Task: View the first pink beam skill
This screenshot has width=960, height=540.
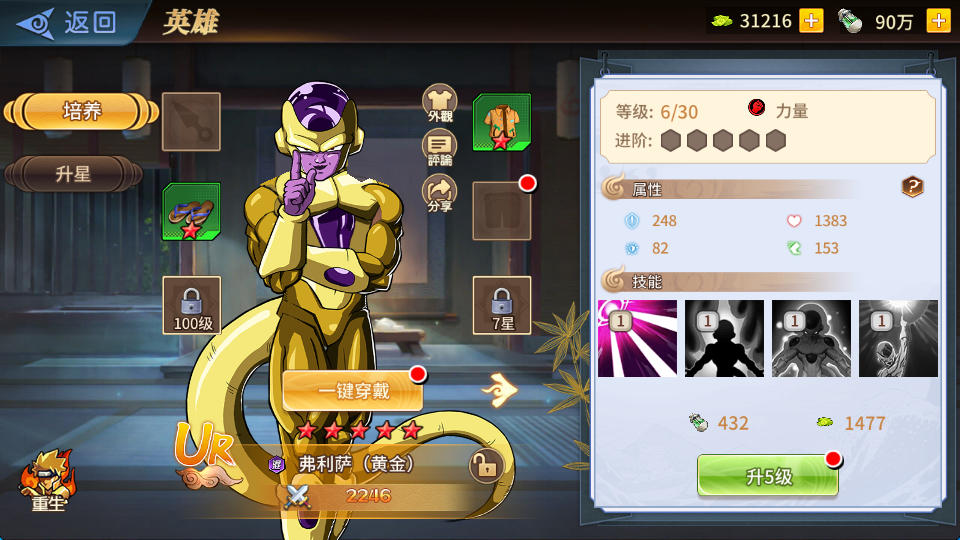Action: (637, 339)
